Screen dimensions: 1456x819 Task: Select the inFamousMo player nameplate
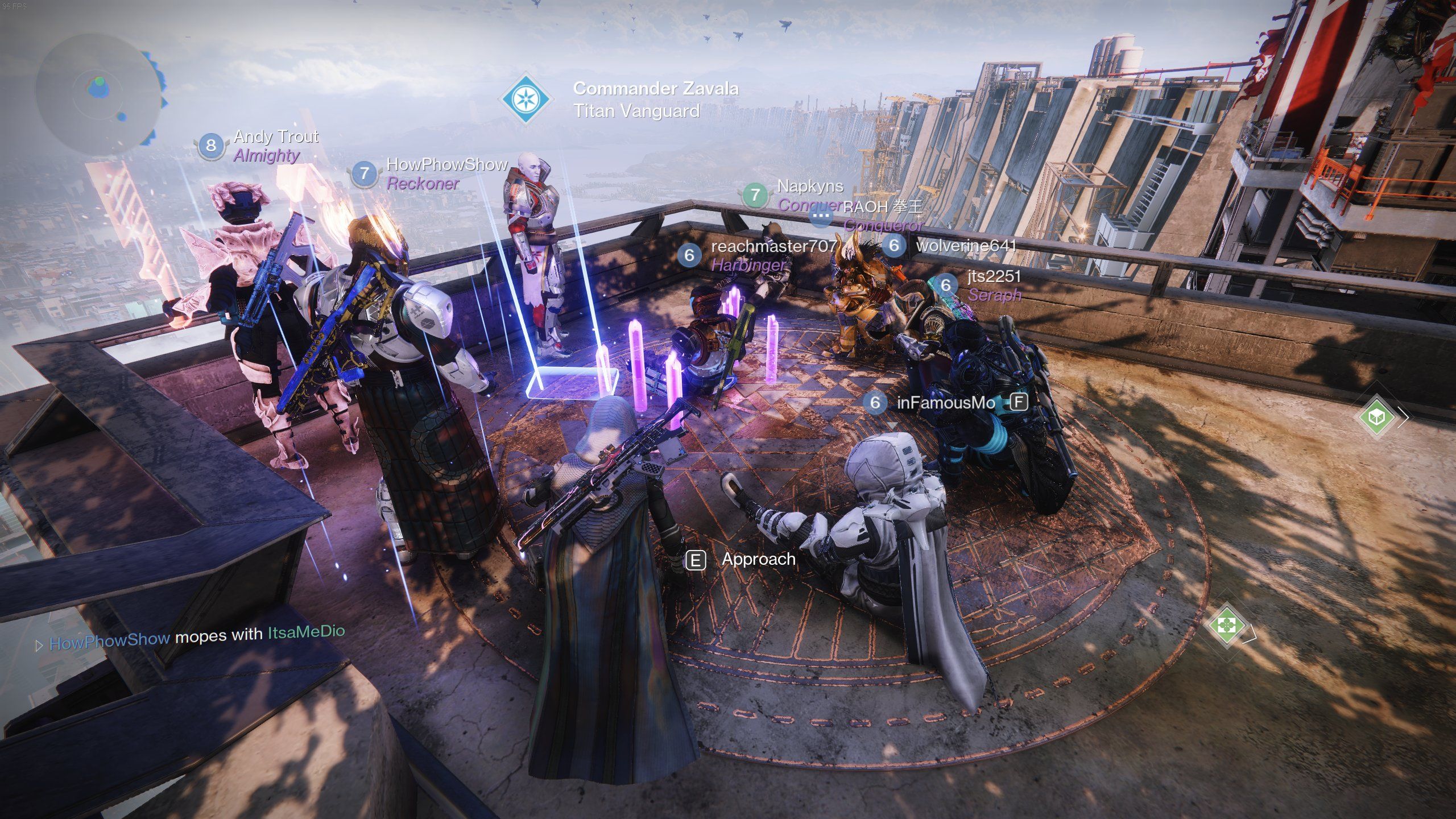(x=945, y=403)
